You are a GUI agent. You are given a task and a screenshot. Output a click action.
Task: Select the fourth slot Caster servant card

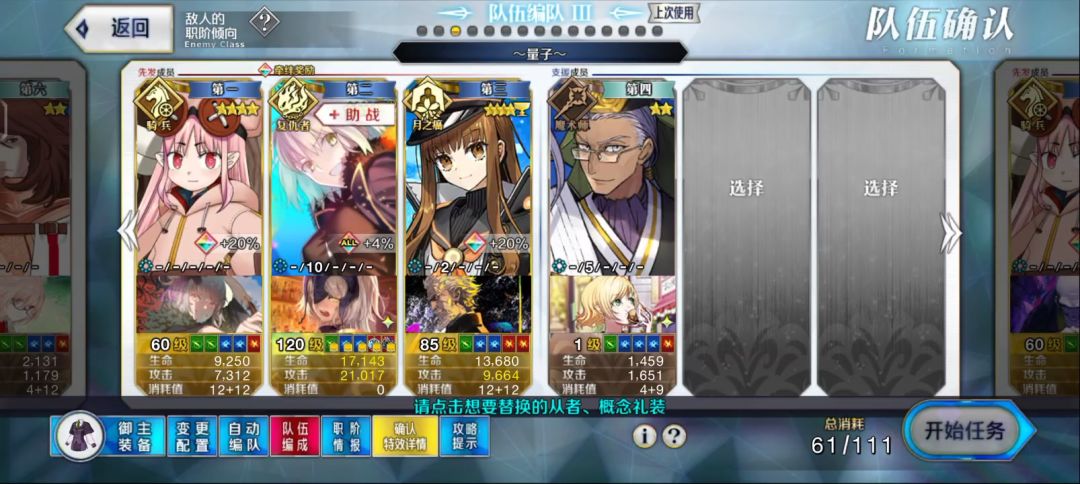611,180
